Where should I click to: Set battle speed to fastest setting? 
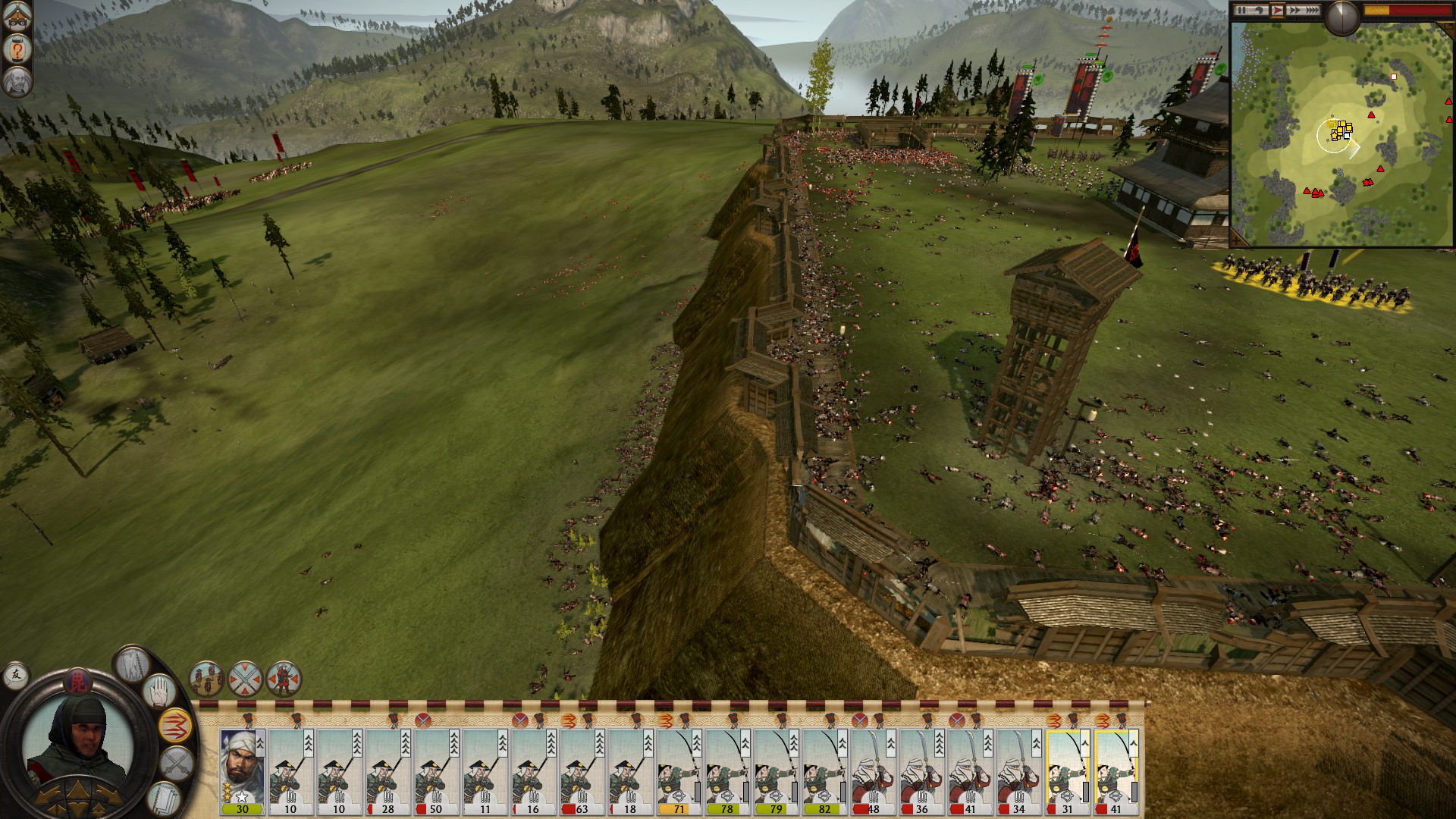click(1312, 11)
